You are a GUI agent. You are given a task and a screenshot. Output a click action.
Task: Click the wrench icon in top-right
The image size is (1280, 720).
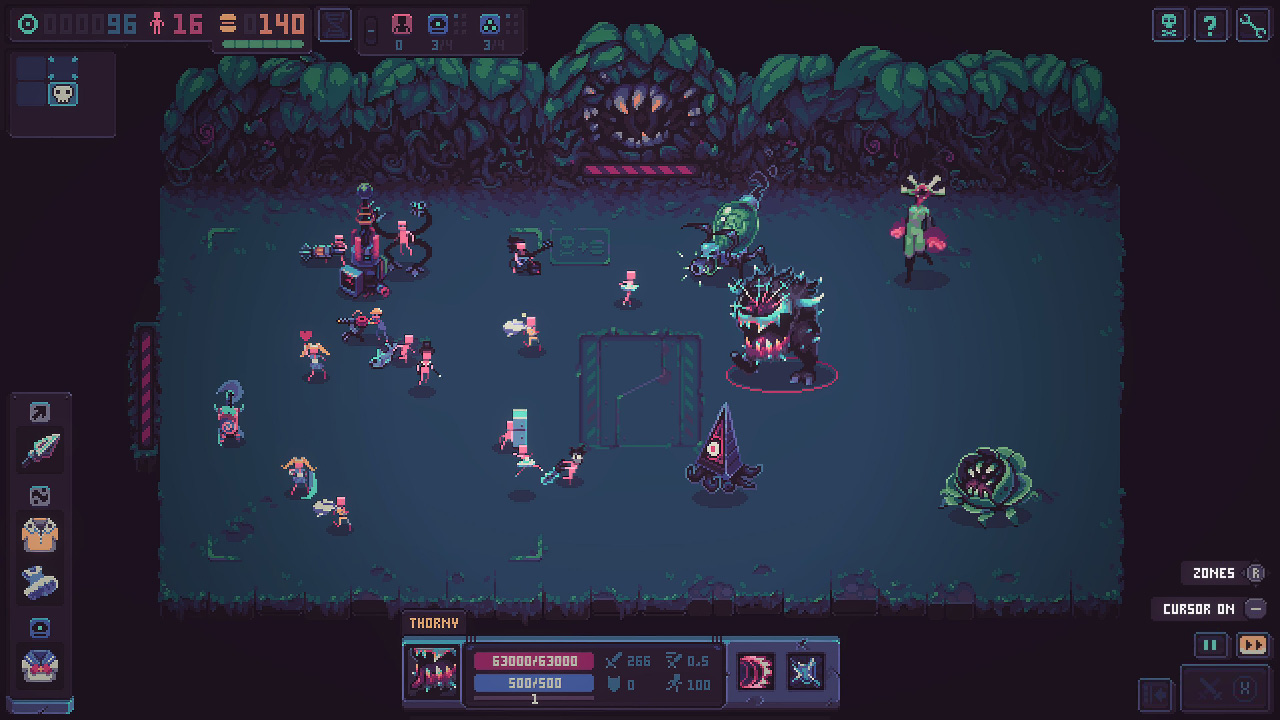coord(1252,25)
